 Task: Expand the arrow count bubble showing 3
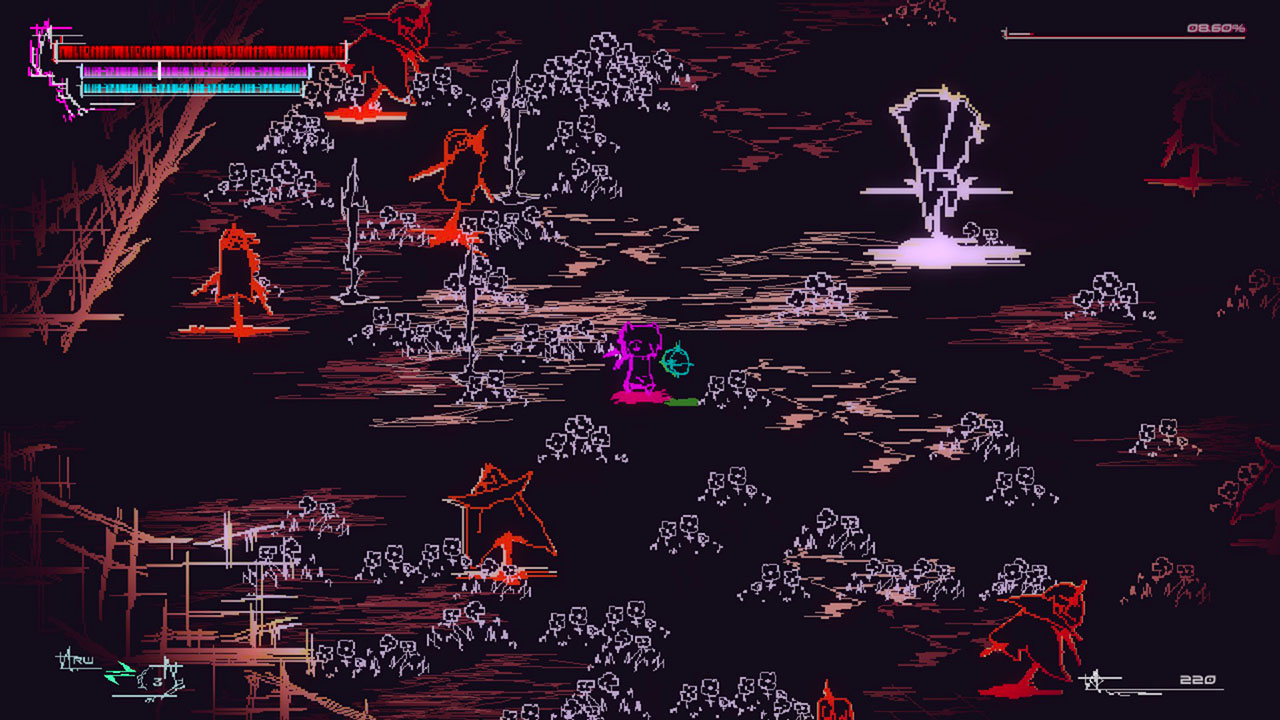(158, 680)
